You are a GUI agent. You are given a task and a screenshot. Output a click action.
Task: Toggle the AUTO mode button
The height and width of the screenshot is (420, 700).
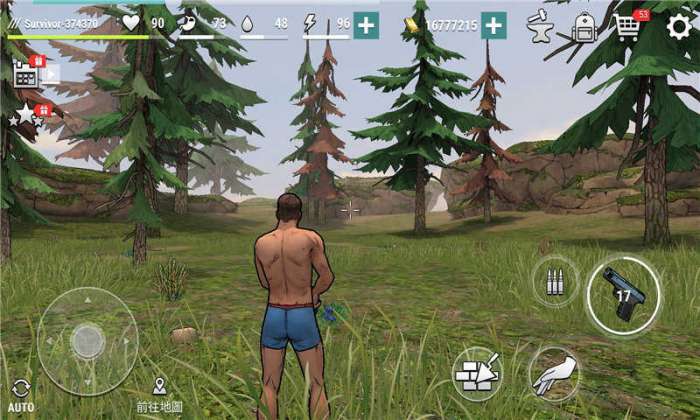pos(21,395)
